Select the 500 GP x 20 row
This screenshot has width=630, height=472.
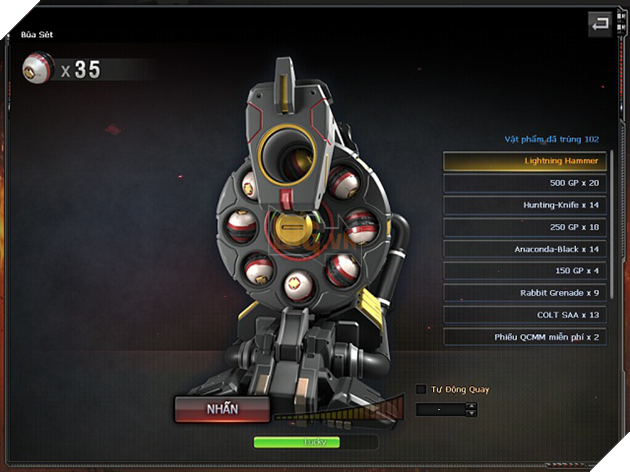click(525, 183)
